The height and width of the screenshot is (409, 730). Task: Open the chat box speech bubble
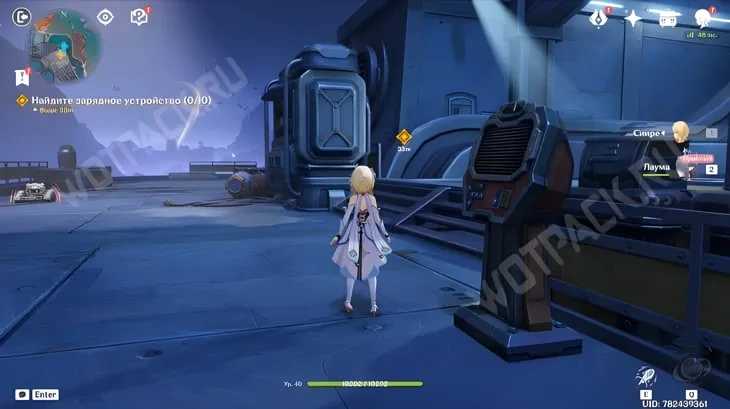pos(22,395)
